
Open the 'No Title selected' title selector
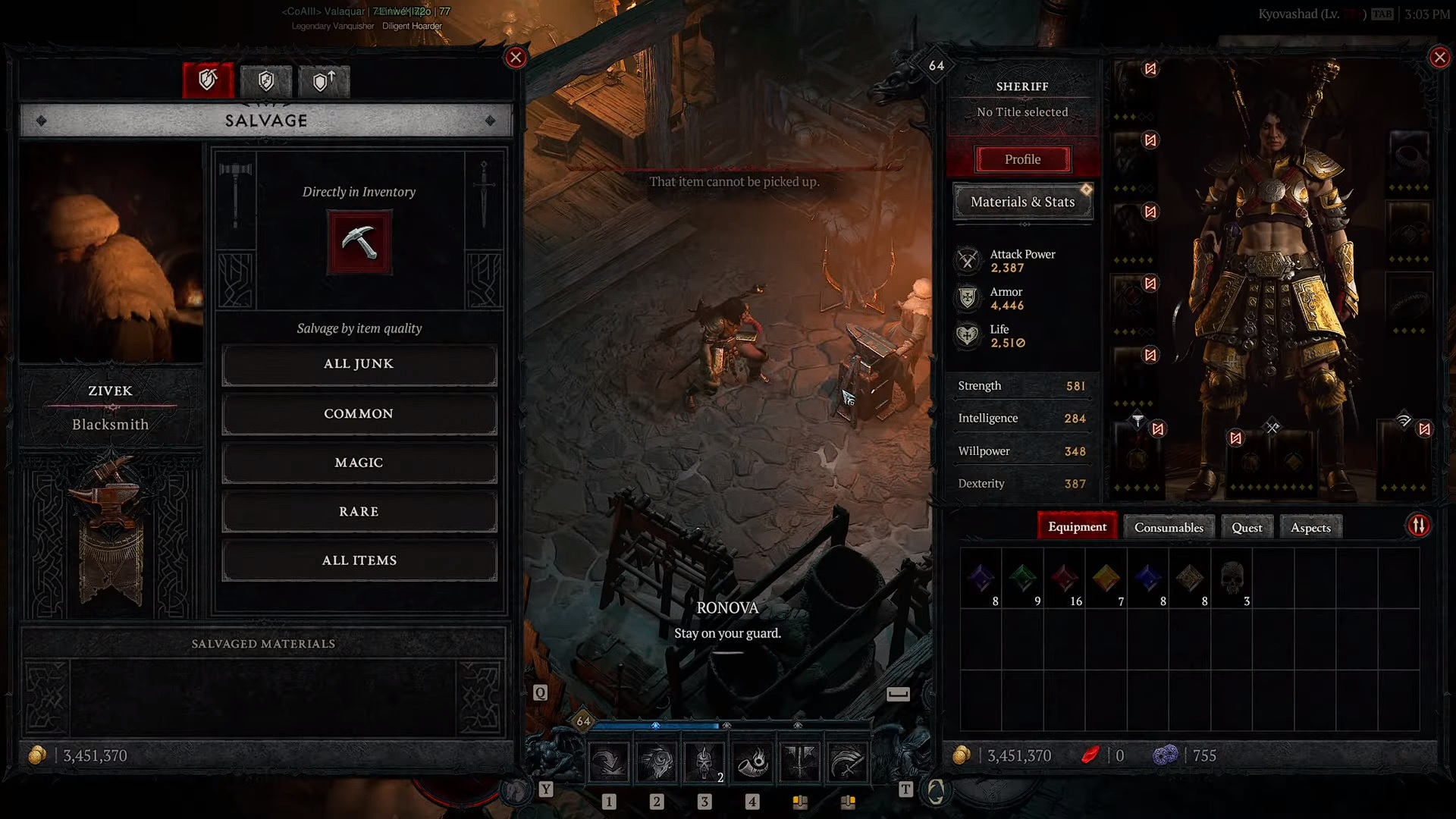1022,111
